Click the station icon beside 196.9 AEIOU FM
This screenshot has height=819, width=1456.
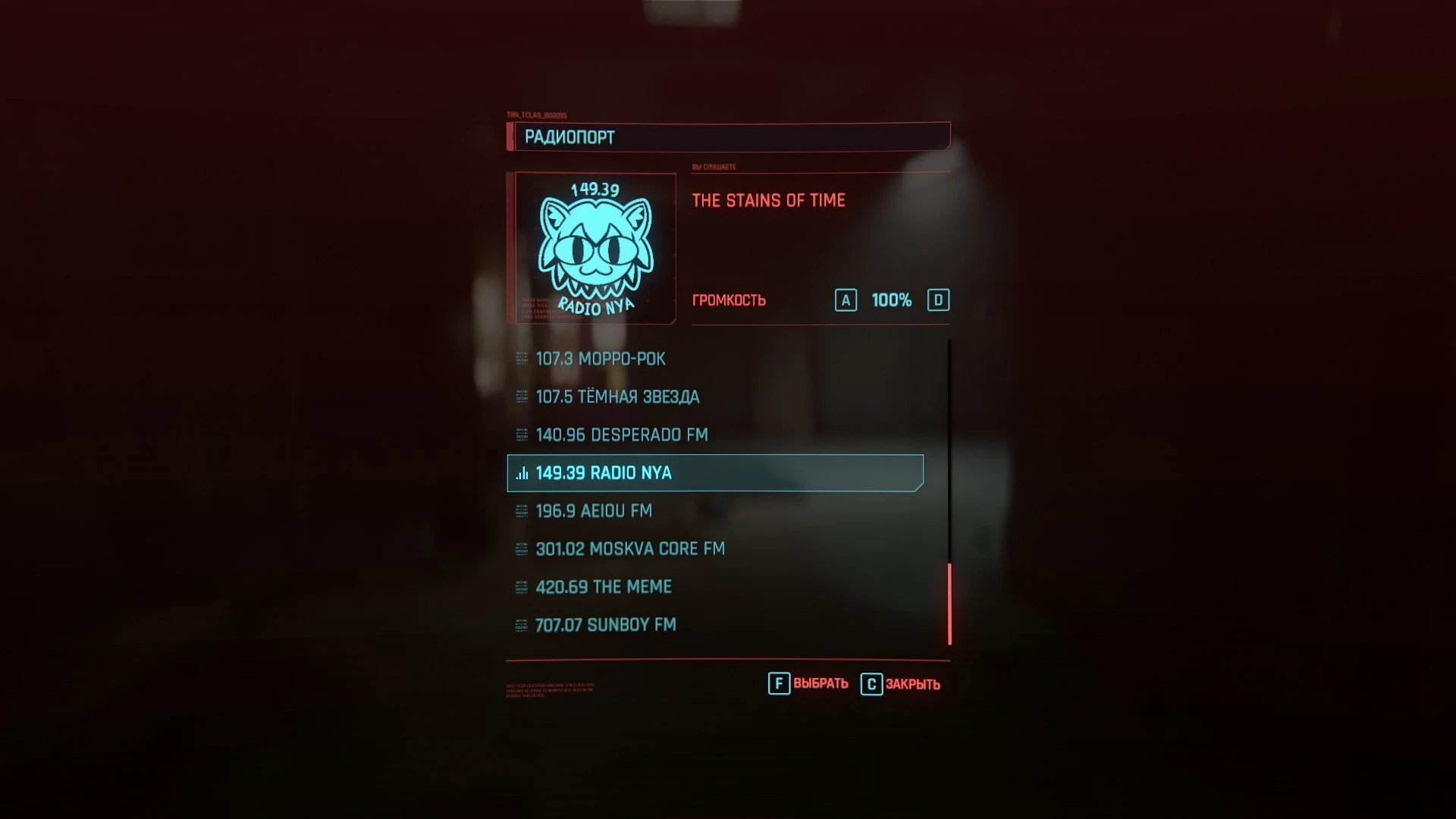pyautogui.click(x=521, y=511)
